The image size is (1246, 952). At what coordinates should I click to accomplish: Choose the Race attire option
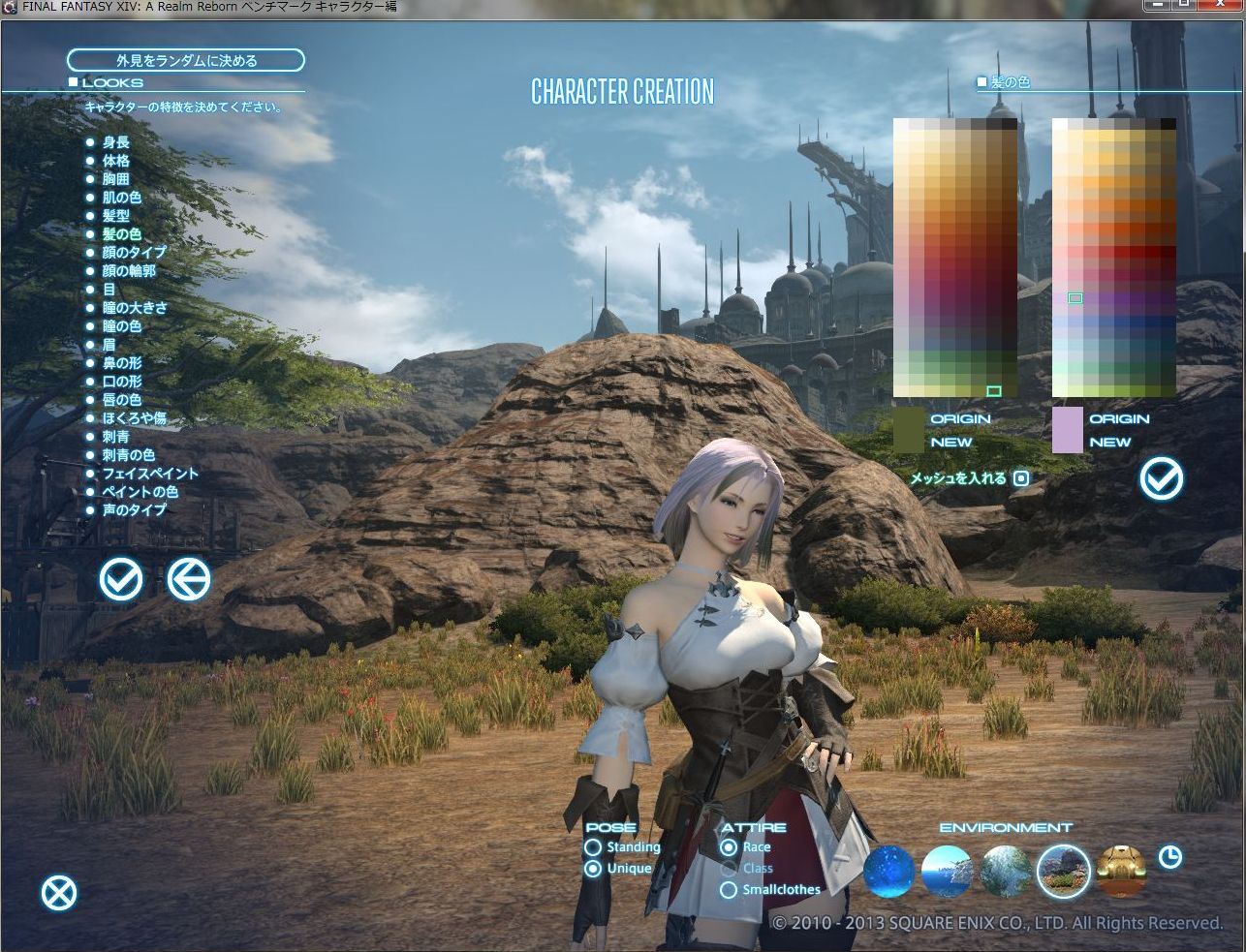[x=729, y=847]
